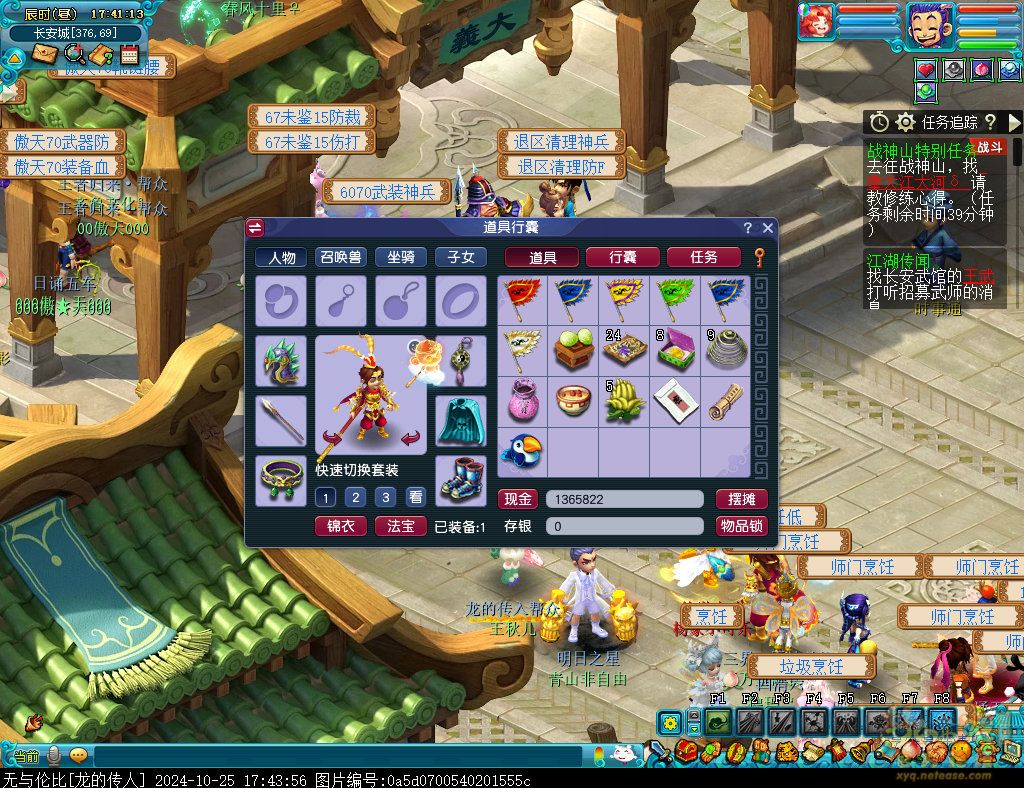Switch to the 行囊 bag tab
This screenshot has width=1024, height=788.
point(622,257)
